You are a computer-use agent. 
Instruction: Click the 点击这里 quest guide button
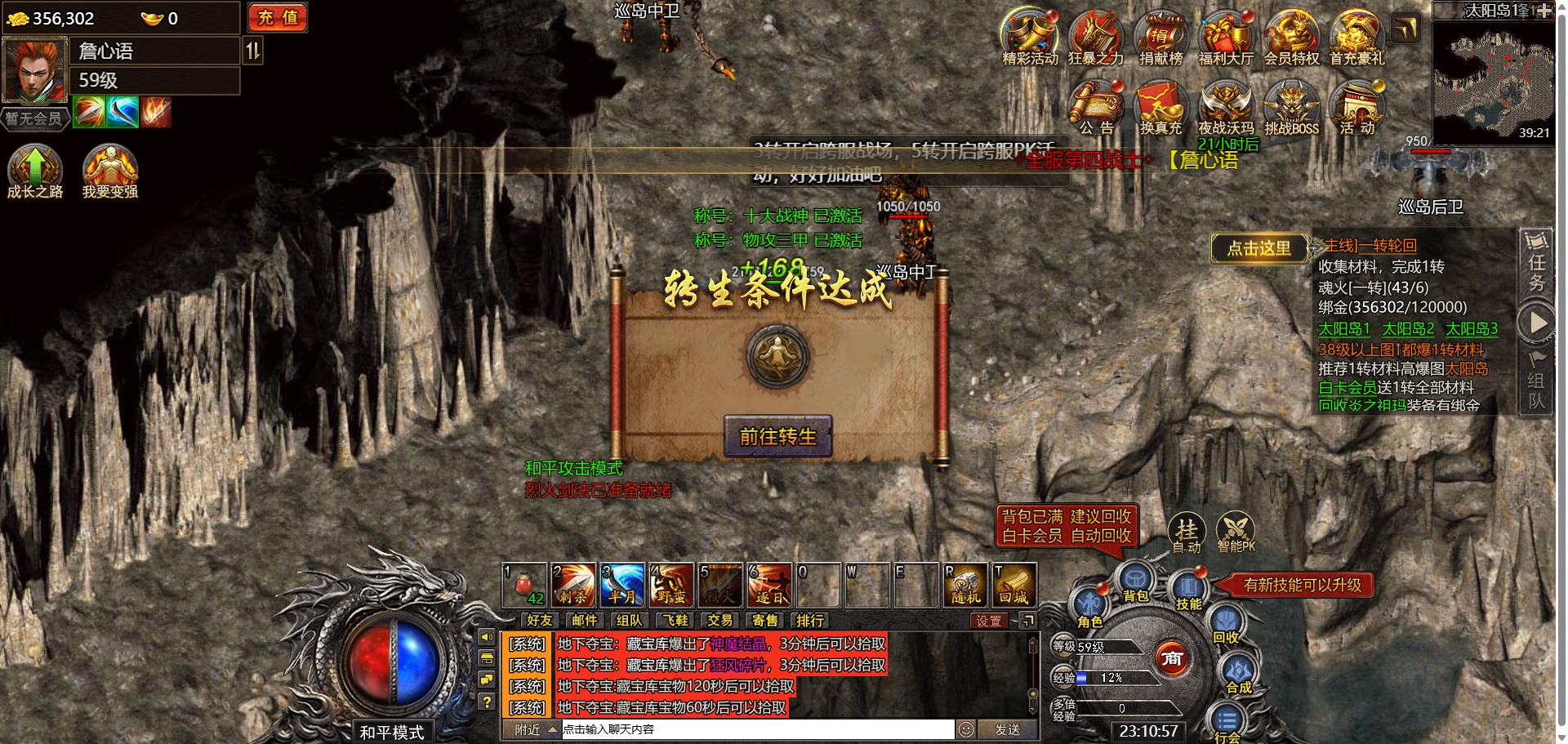pos(1258,248)
